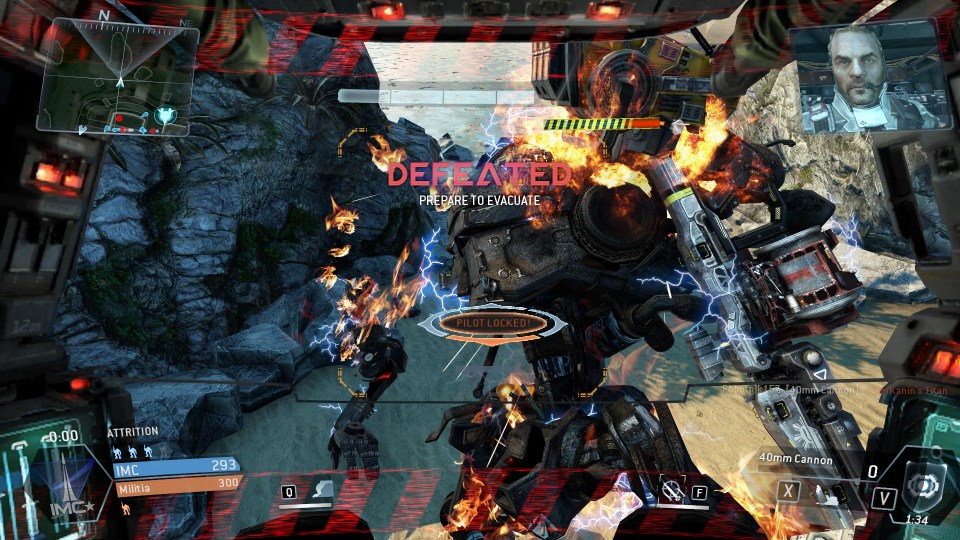This screenshot has height=540, width=960.
Task: Select the Militia team score row
Action: [x=176, y=483]
